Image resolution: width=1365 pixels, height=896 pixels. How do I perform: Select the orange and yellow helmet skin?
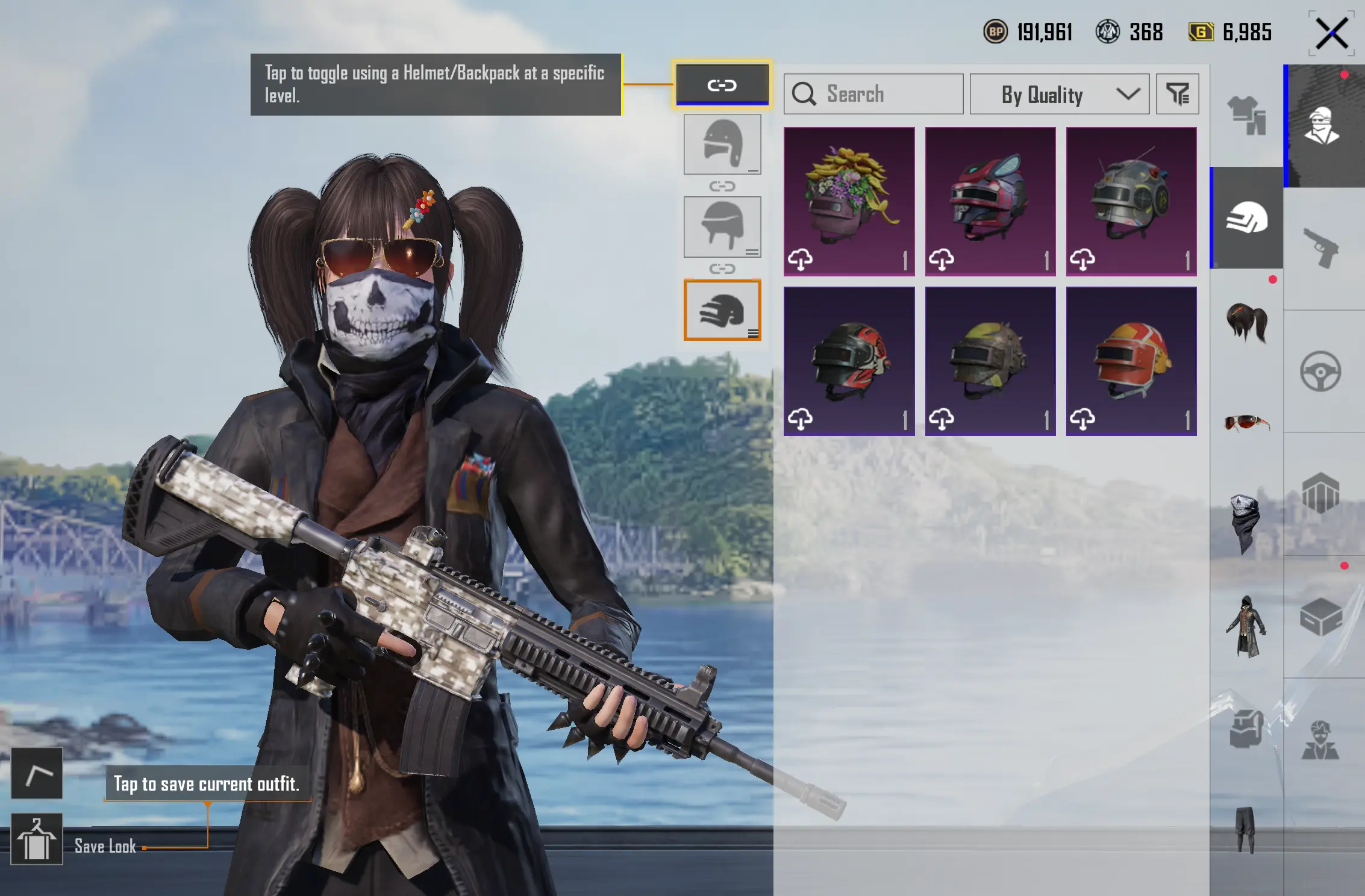1131,361
